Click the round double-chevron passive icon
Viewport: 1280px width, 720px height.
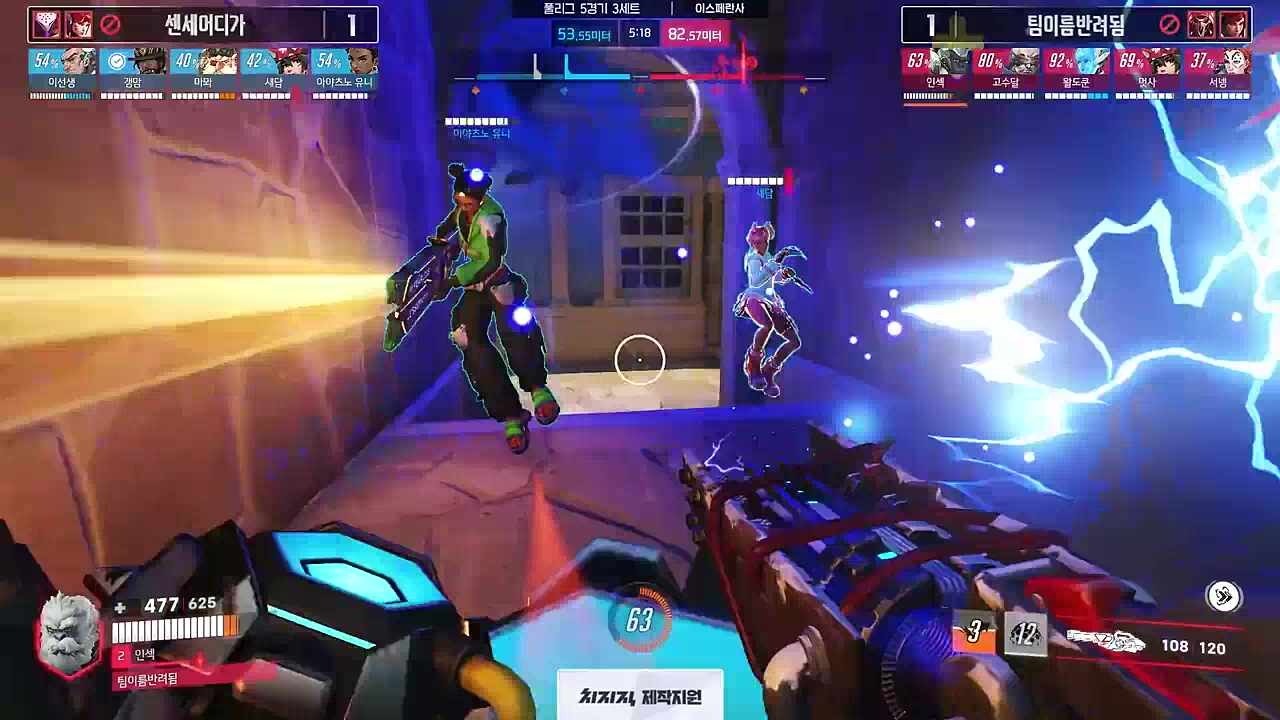(x=1224, y=597)
